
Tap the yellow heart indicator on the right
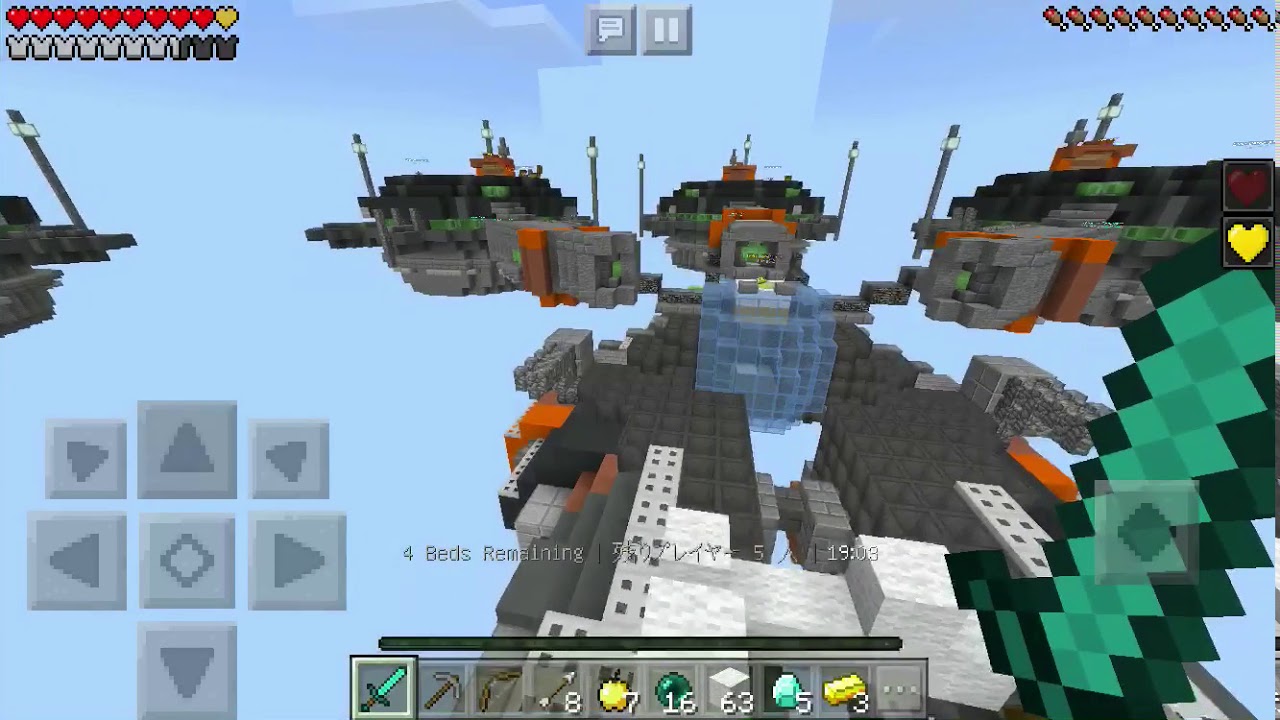coord(1247,242)
